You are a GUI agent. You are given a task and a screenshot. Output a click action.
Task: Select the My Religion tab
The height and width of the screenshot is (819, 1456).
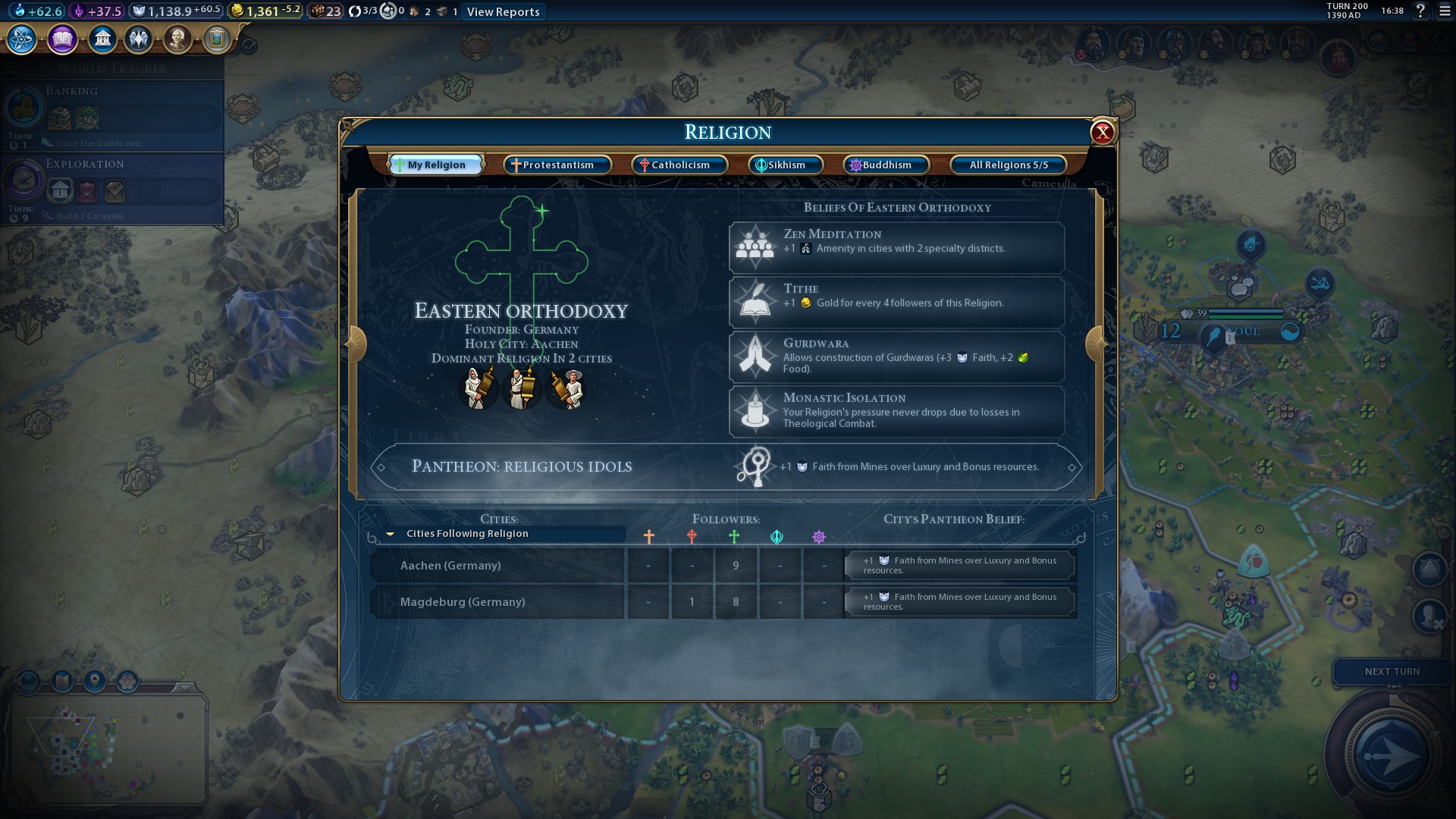coord(436,165)
